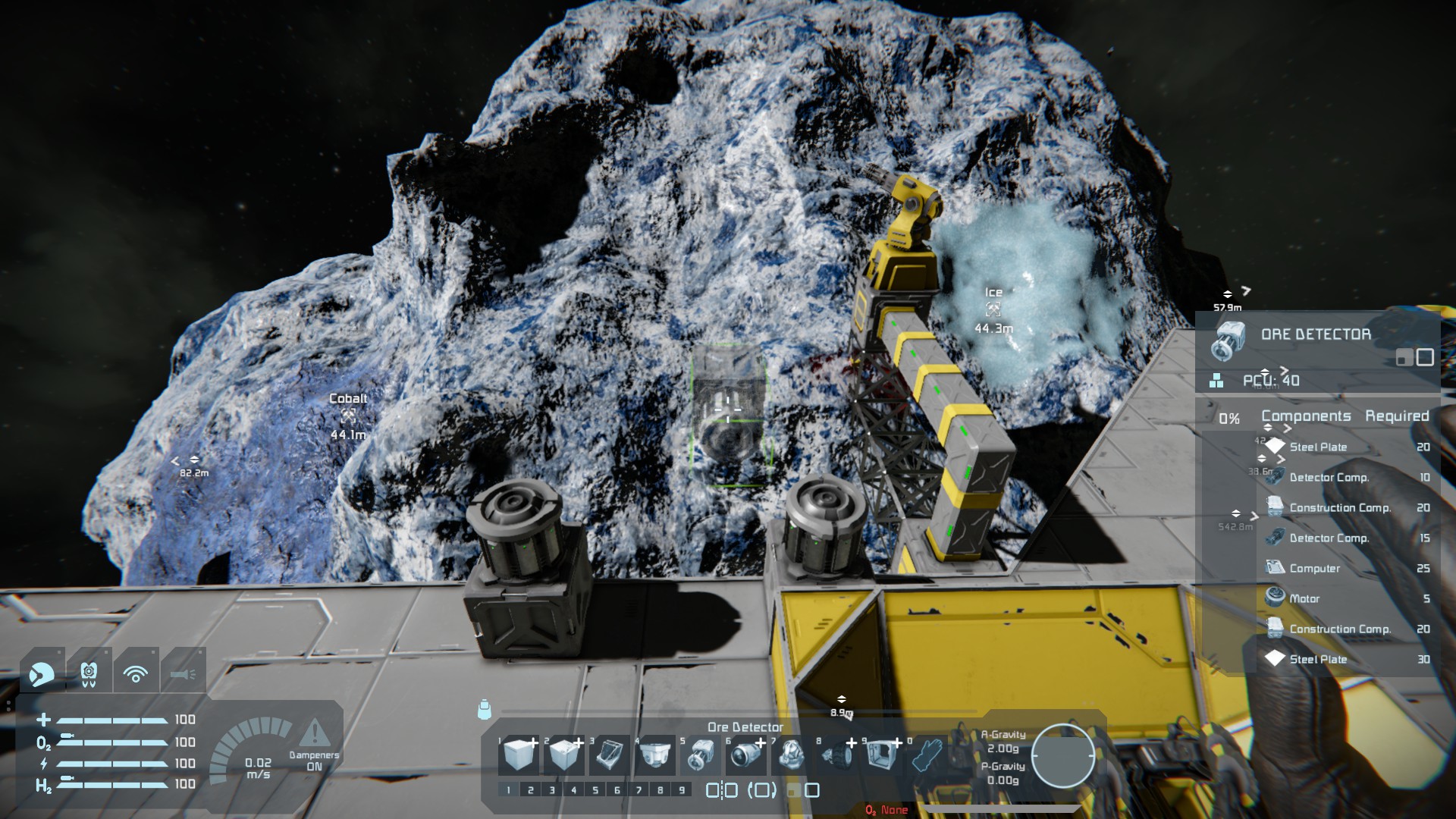Image resolution: width=1456 pixels, height=819 pixels.
Task: Toggle the helmet status icon
Action: 42,673
